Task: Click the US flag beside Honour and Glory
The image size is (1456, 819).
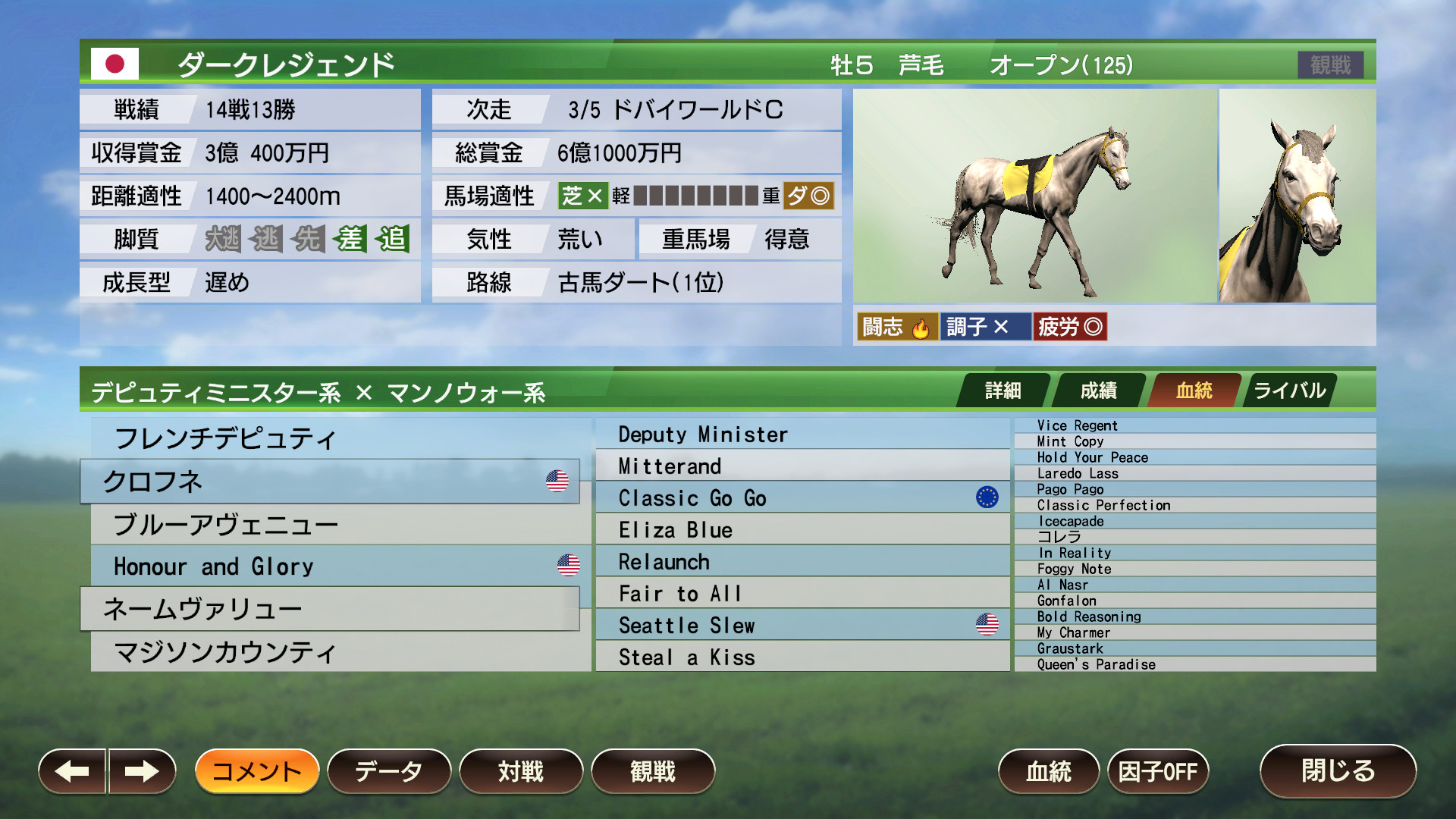Action: click(567, 563)
